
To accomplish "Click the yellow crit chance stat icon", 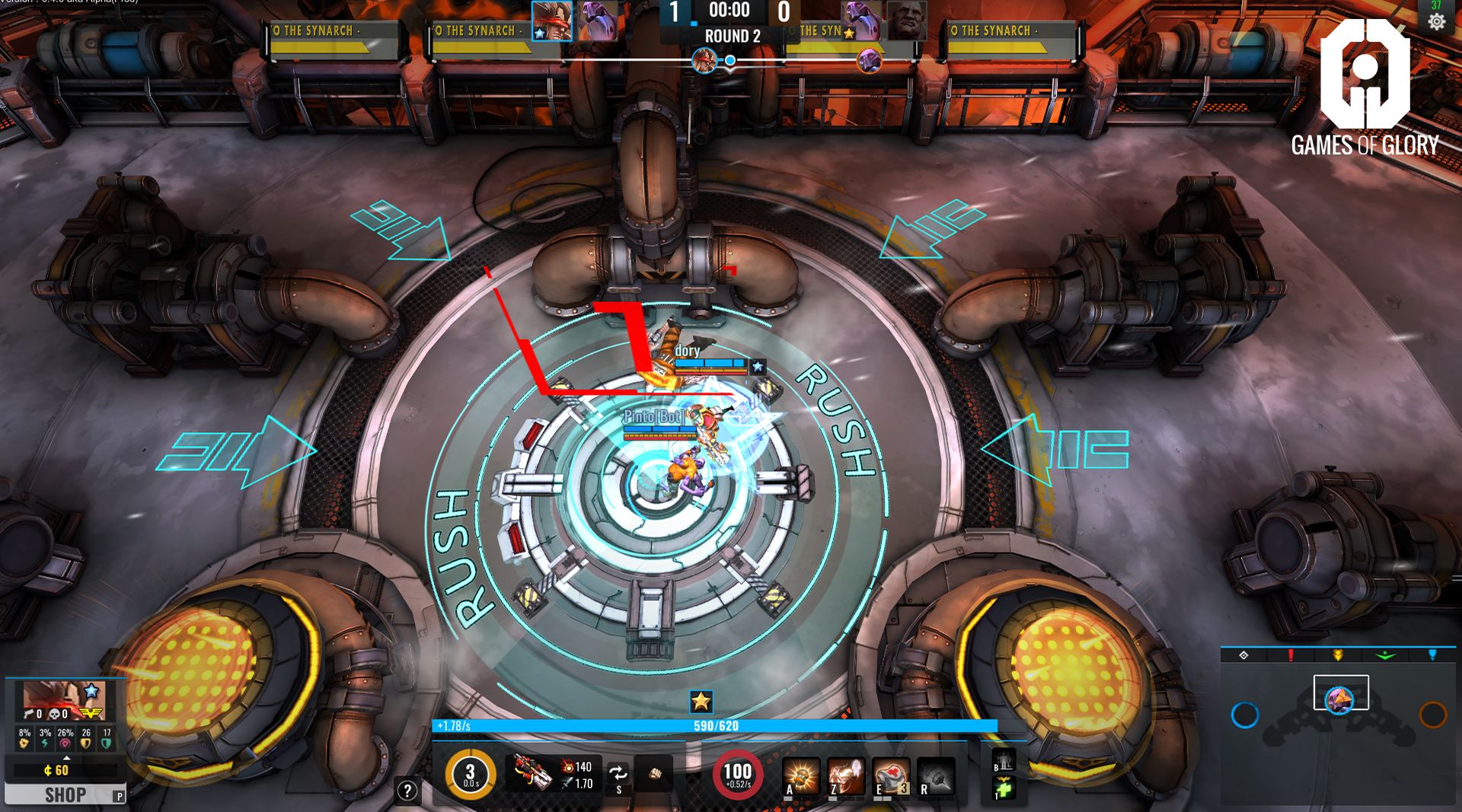I will [x=24, y=744].
